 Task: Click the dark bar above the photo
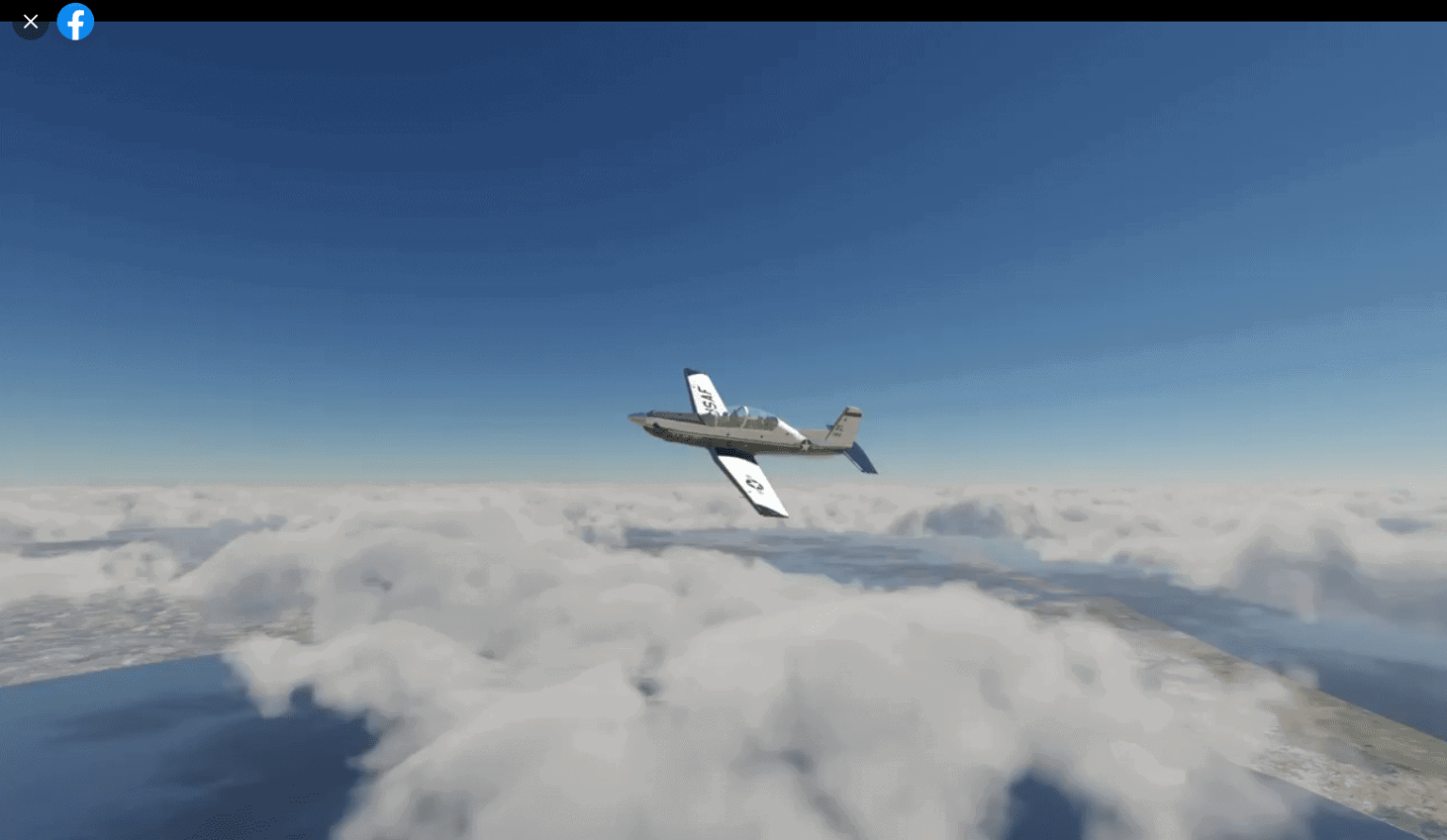(659, 9)
